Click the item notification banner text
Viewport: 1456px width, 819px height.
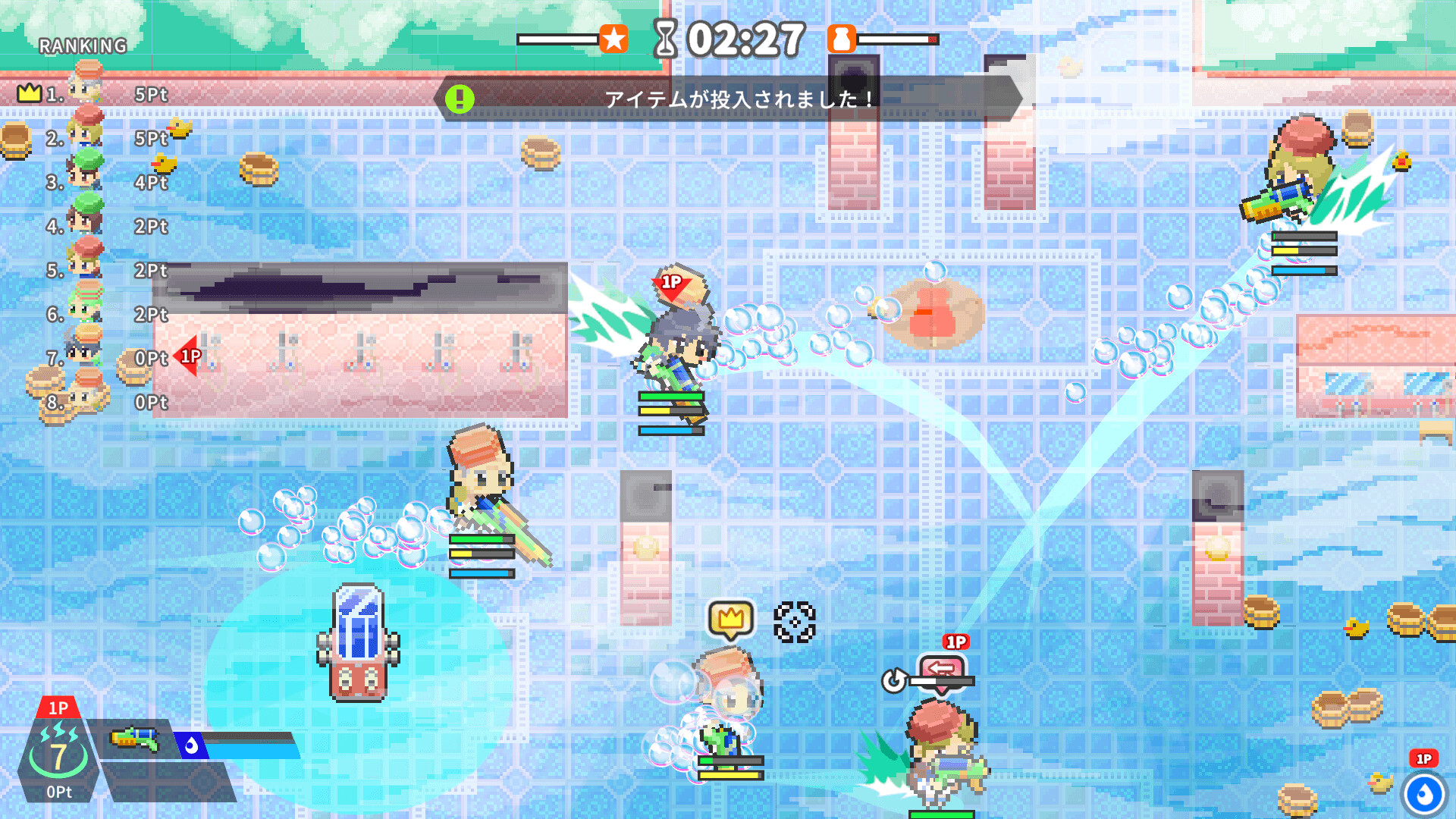[736, 97]
